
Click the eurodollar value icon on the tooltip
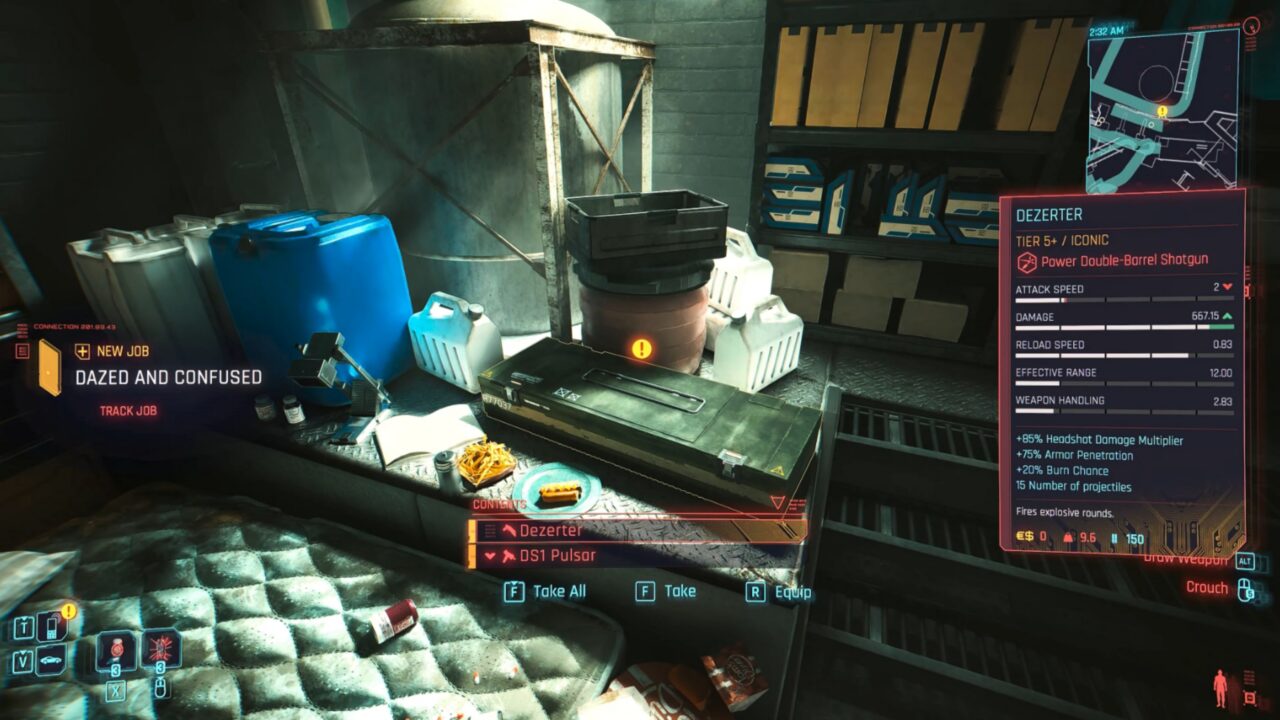1028,537
